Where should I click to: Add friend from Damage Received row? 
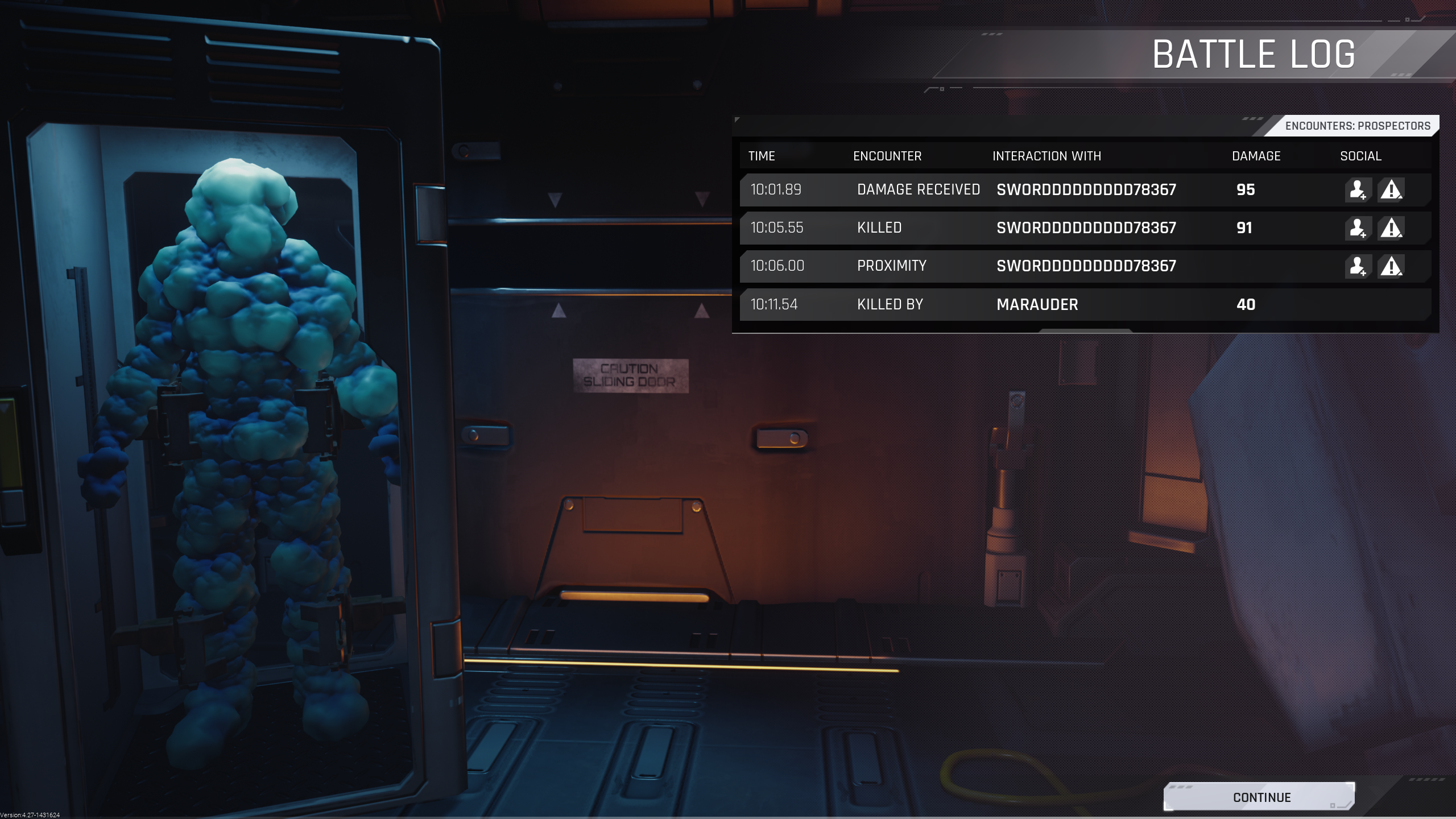pos(1358,190)
